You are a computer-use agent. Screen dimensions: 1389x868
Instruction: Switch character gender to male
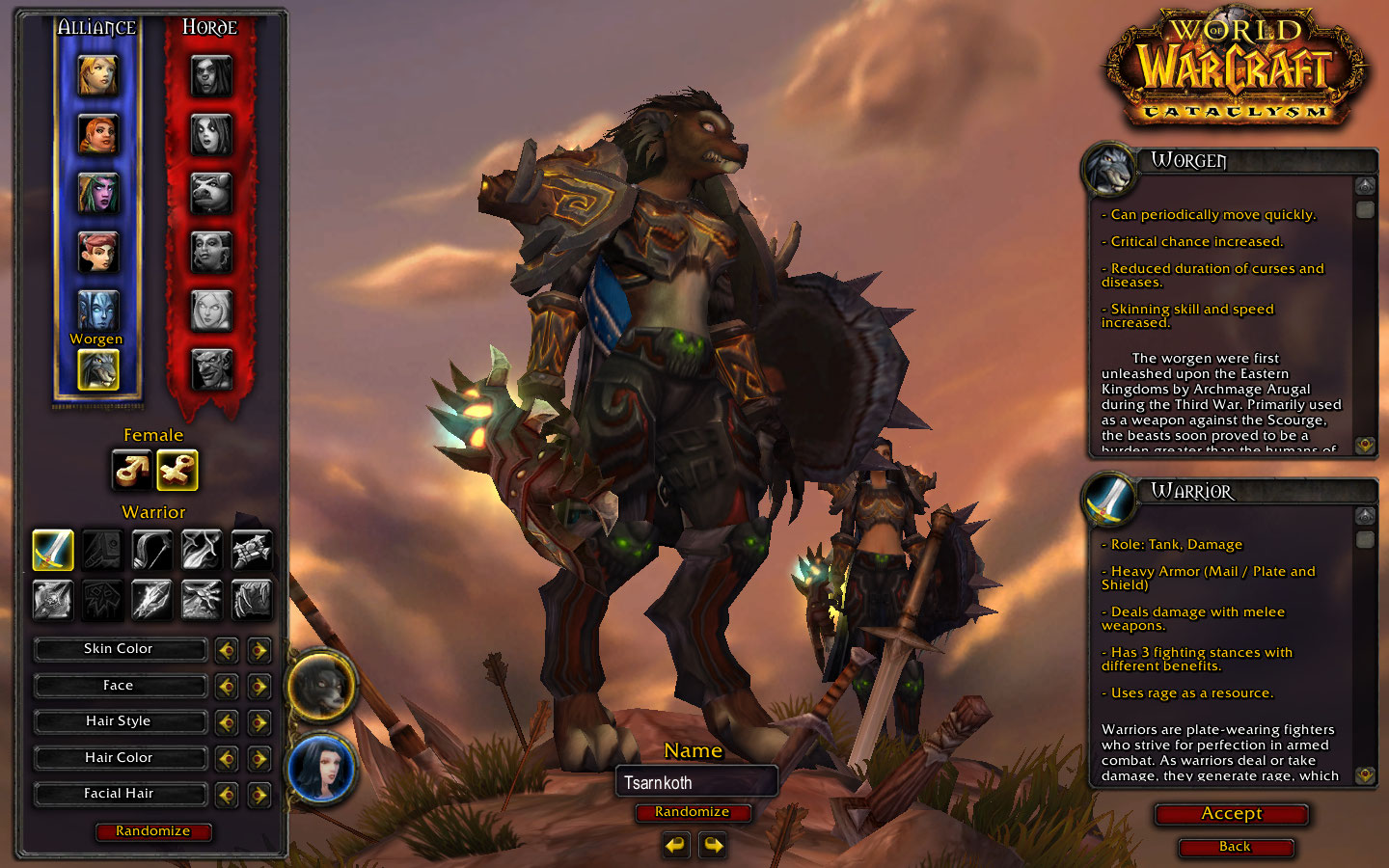click(x=131, y=471)
